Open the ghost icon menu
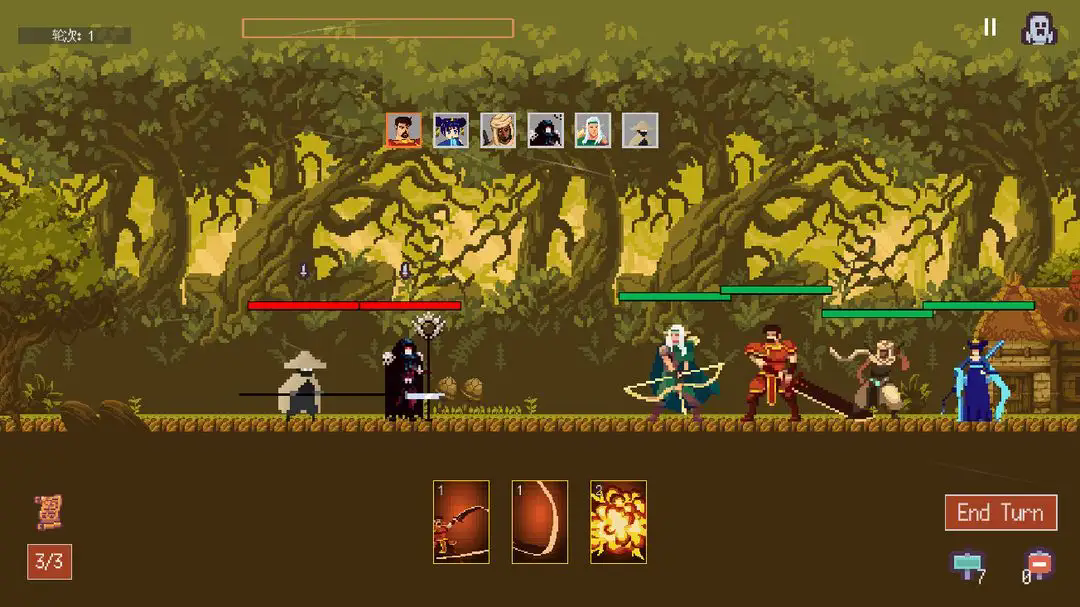This screenshot has width=1080, height=607. (x=1039, y=28)
